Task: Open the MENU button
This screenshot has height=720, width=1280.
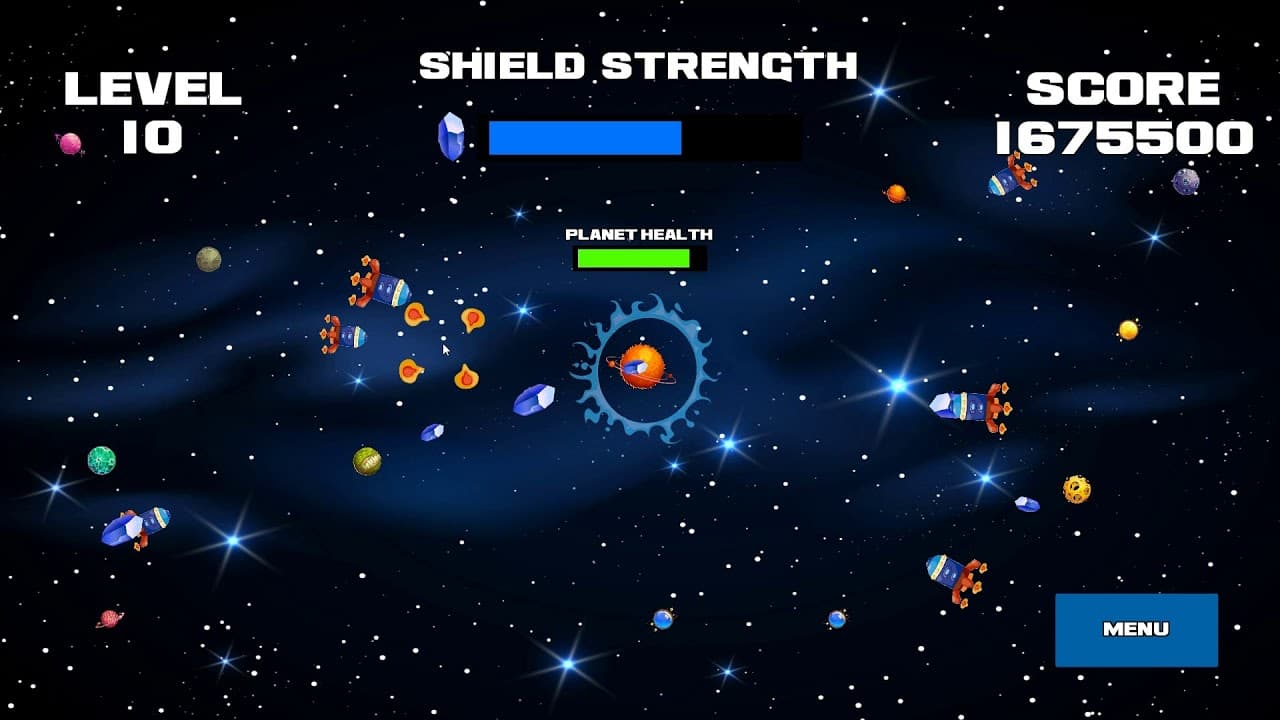Action: tap(1136, 630)
